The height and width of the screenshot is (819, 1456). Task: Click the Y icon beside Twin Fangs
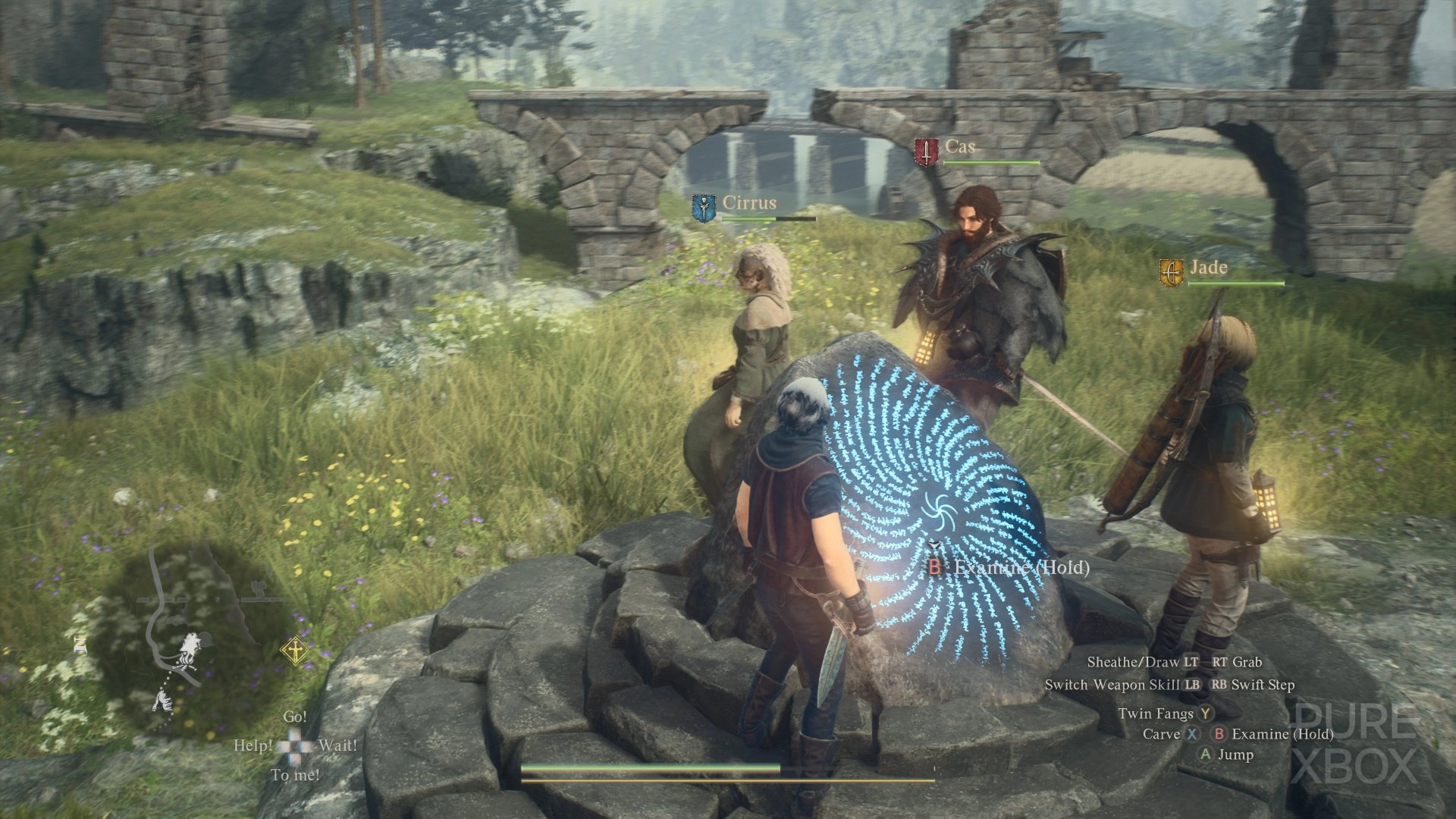[x=1206, y=714]
